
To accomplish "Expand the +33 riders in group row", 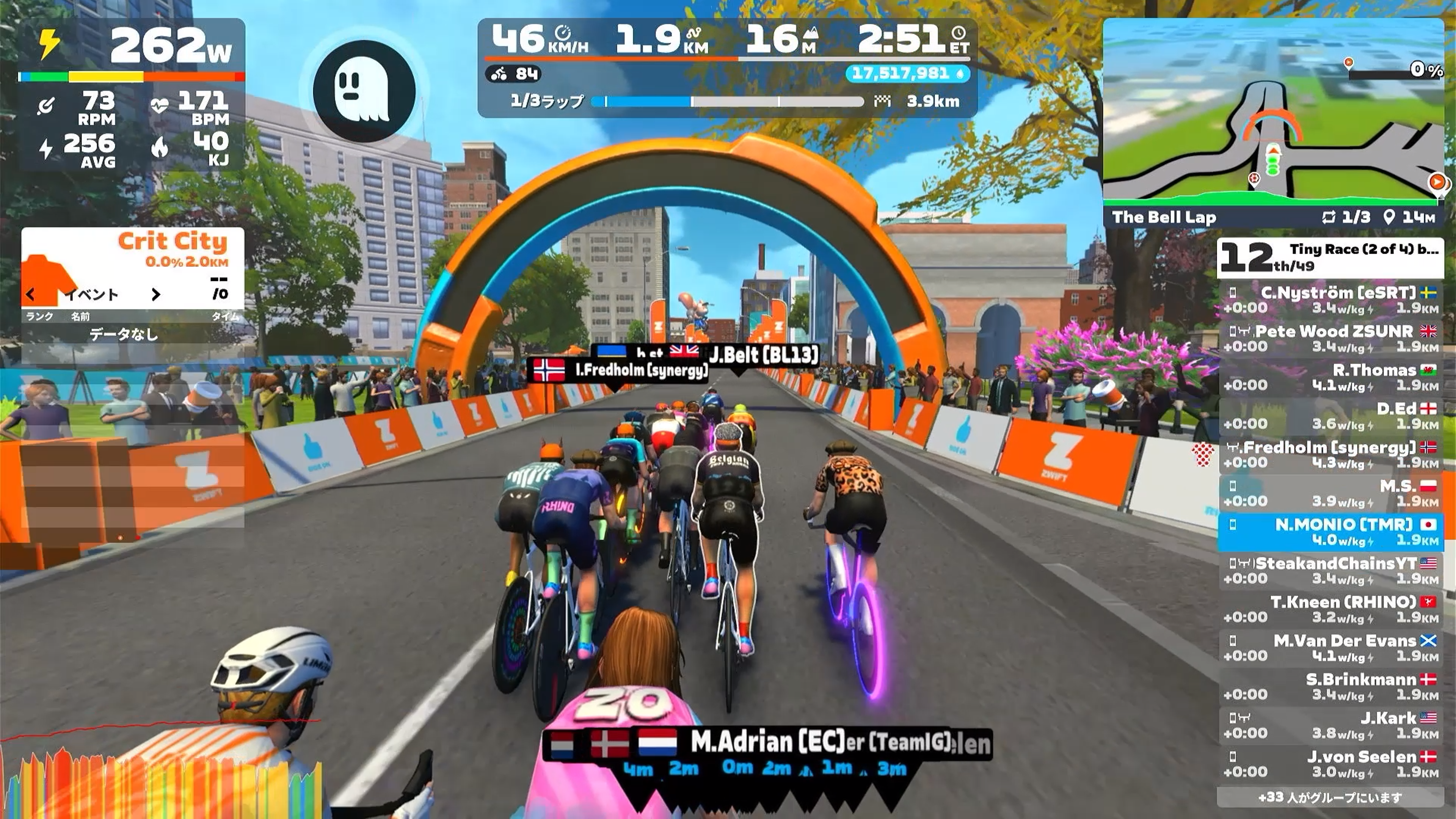I will [1330, 797].
